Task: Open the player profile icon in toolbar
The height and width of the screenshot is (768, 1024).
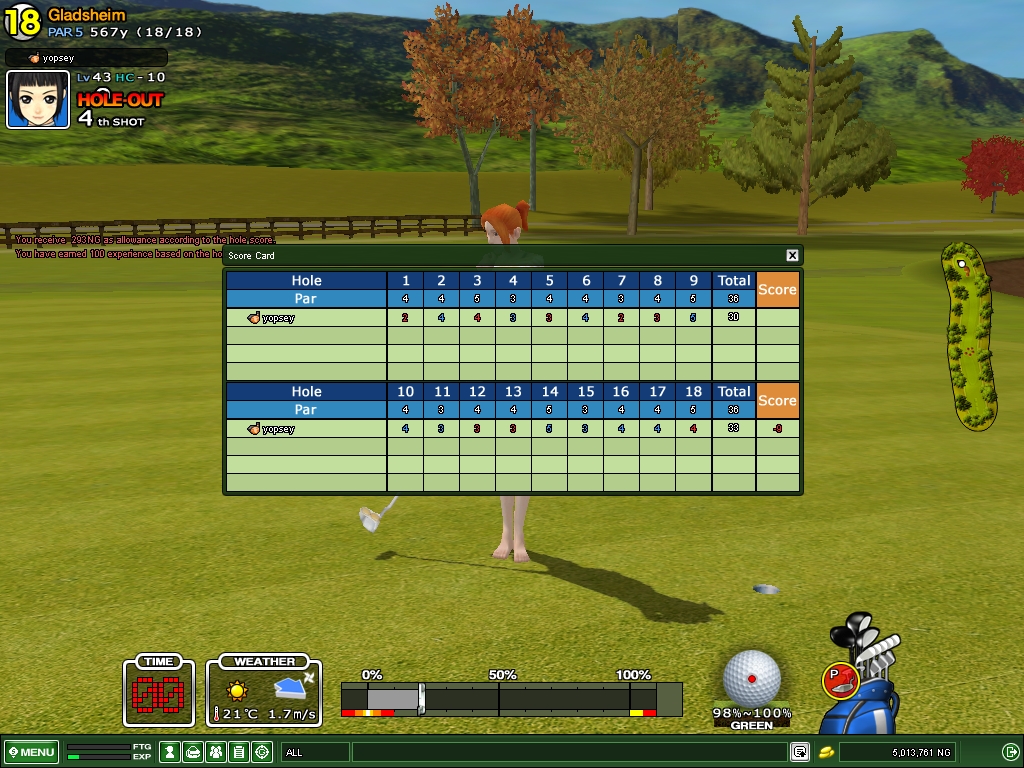Action: [170, 752]
